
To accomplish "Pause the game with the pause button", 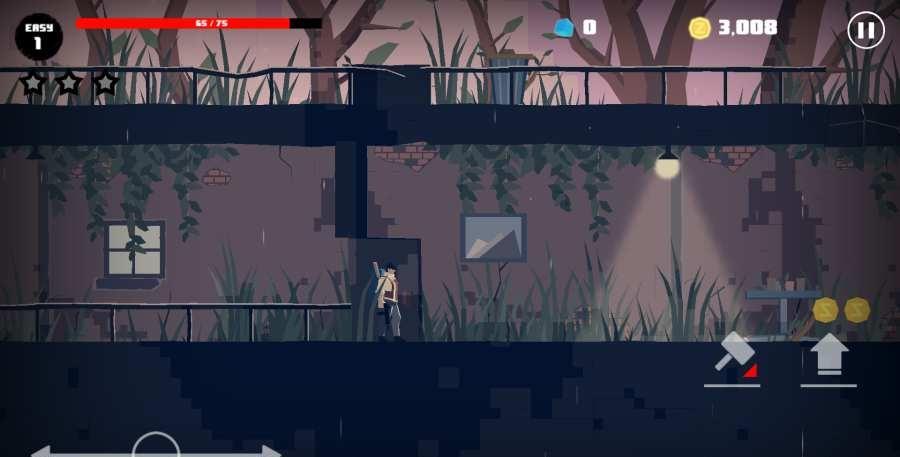I will tap(866, 30).
